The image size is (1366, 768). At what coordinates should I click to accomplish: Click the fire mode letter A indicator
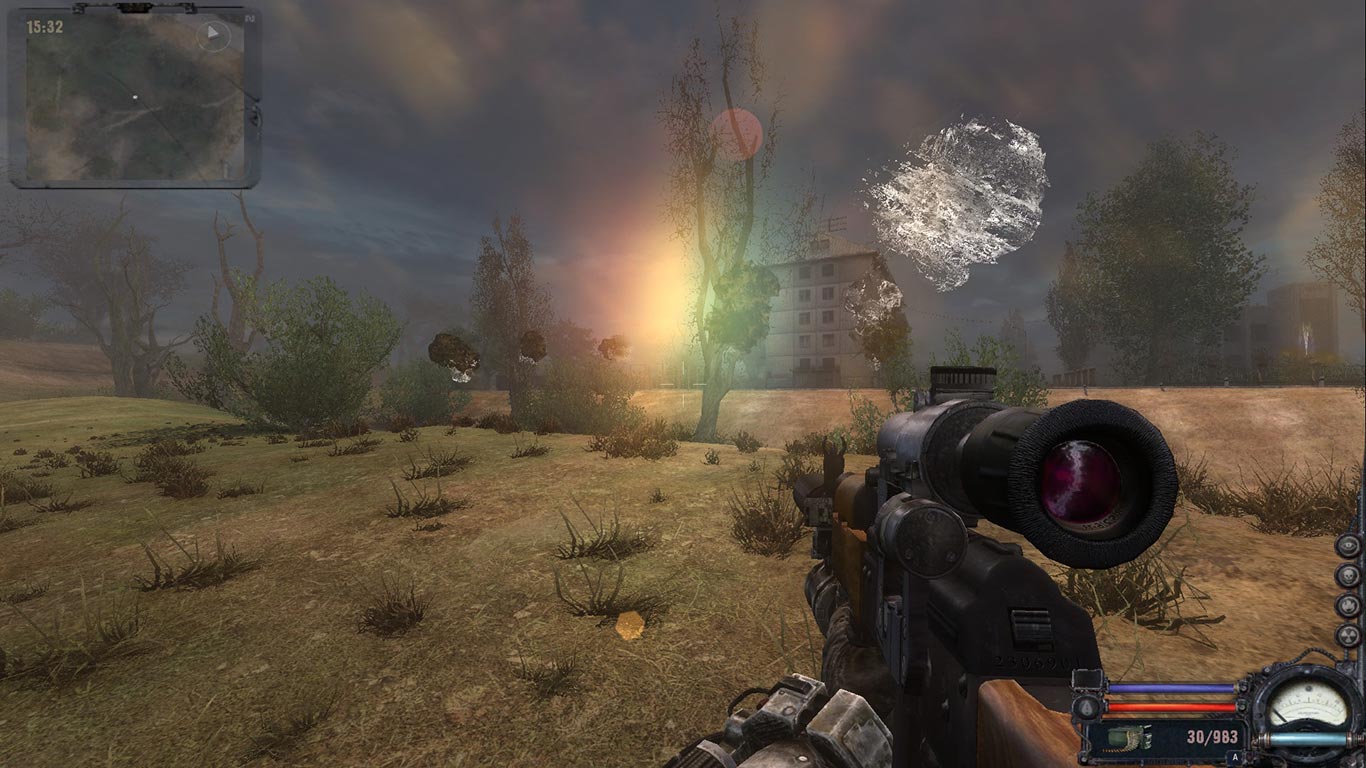pos(1234,758)
